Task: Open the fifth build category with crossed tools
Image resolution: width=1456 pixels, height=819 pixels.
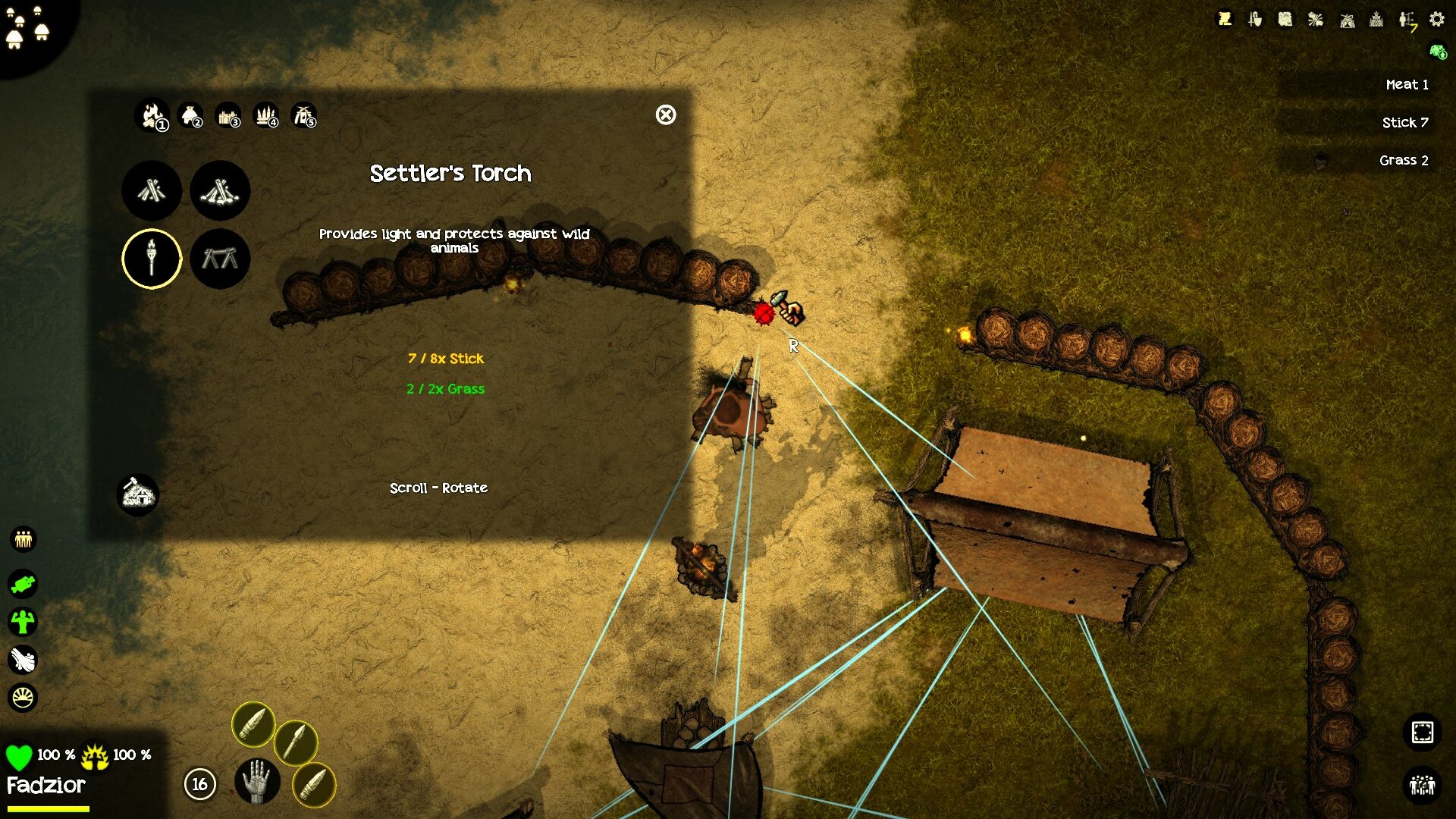Action: point(304,116)
